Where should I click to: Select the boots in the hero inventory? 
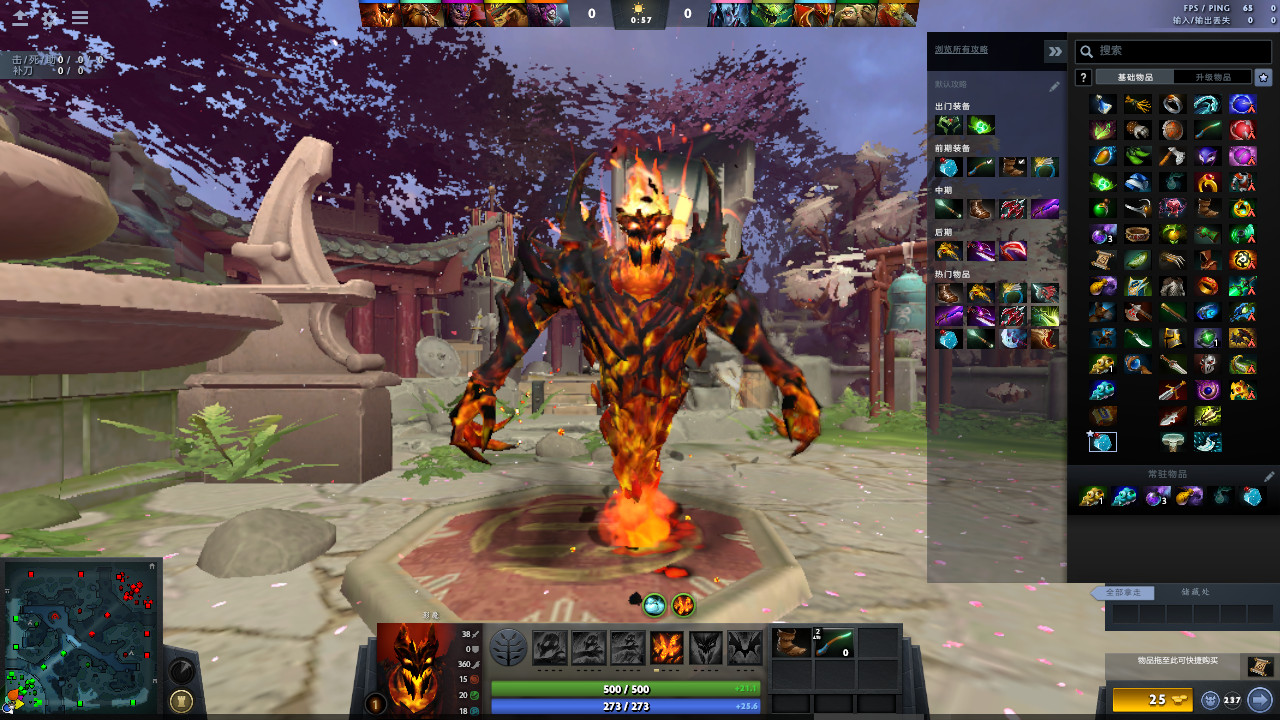pyautogui.click(x=792, y=642)
